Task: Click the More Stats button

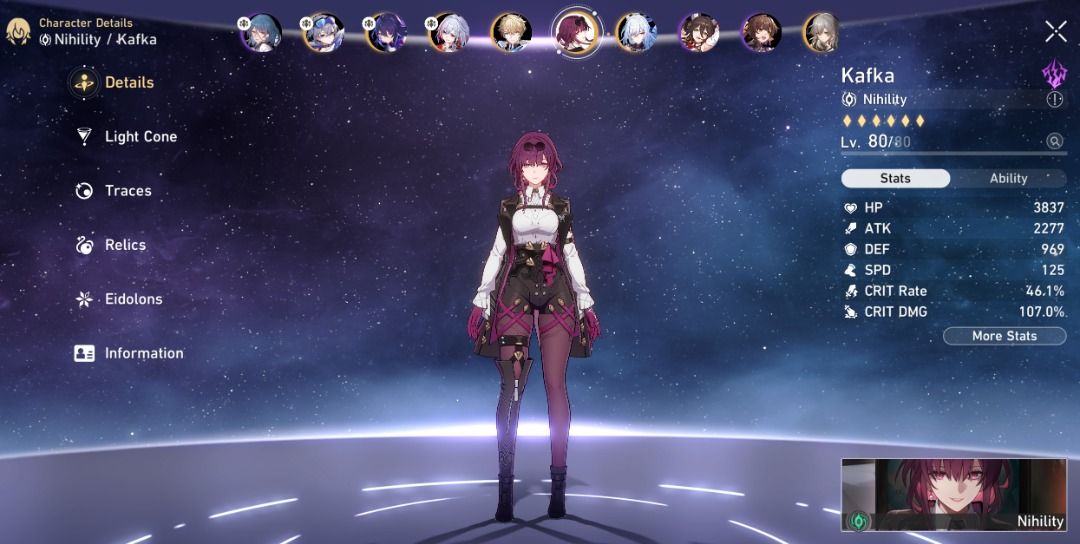Action: pyautogui.click(x=1004, y=336)
